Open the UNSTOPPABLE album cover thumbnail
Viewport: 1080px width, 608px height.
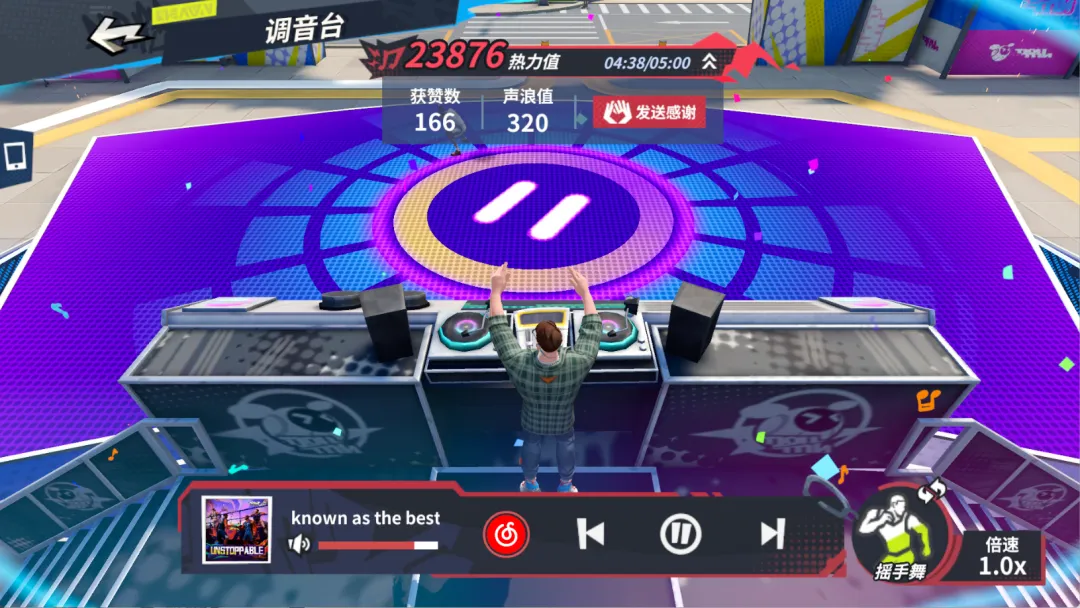(237, 530)
